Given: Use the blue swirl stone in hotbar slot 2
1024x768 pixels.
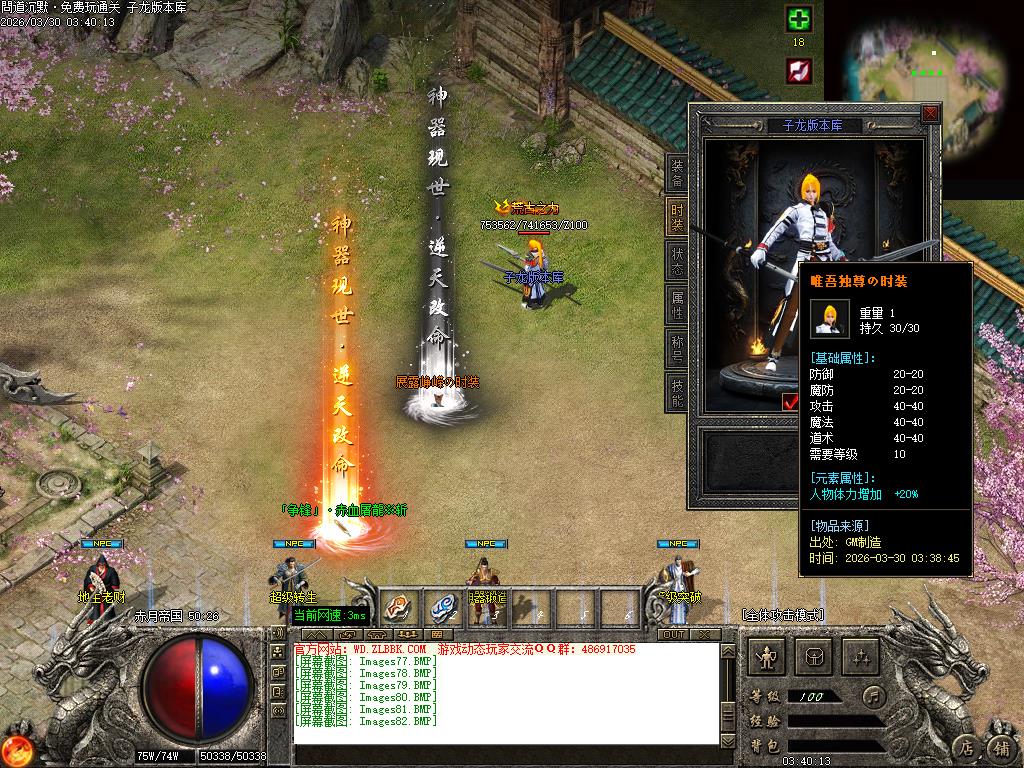Looking at the screenshot, I should [x=443, y=605].
